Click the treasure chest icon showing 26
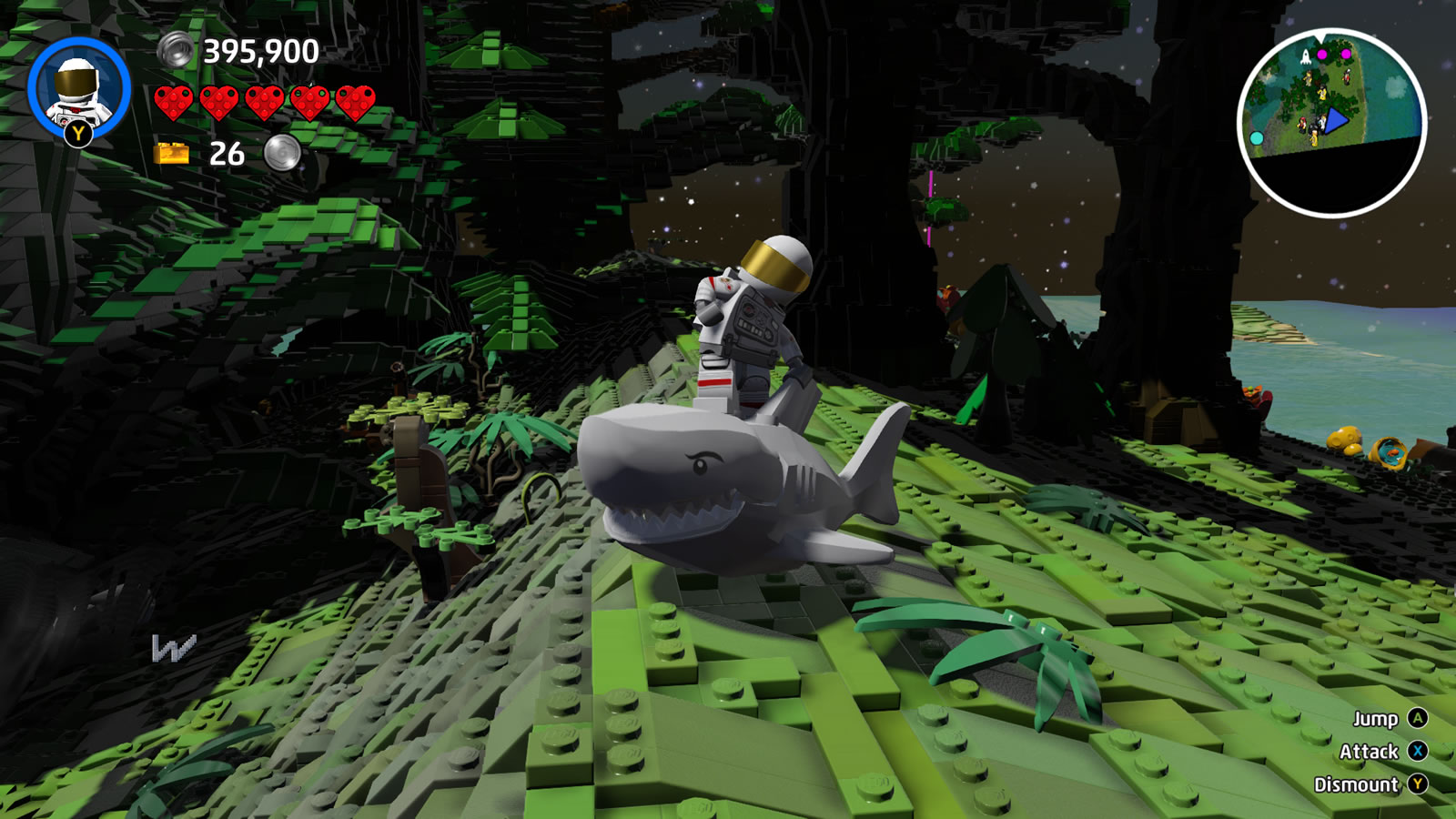Viewport: 1456px width, 819px height. [170, 153]
